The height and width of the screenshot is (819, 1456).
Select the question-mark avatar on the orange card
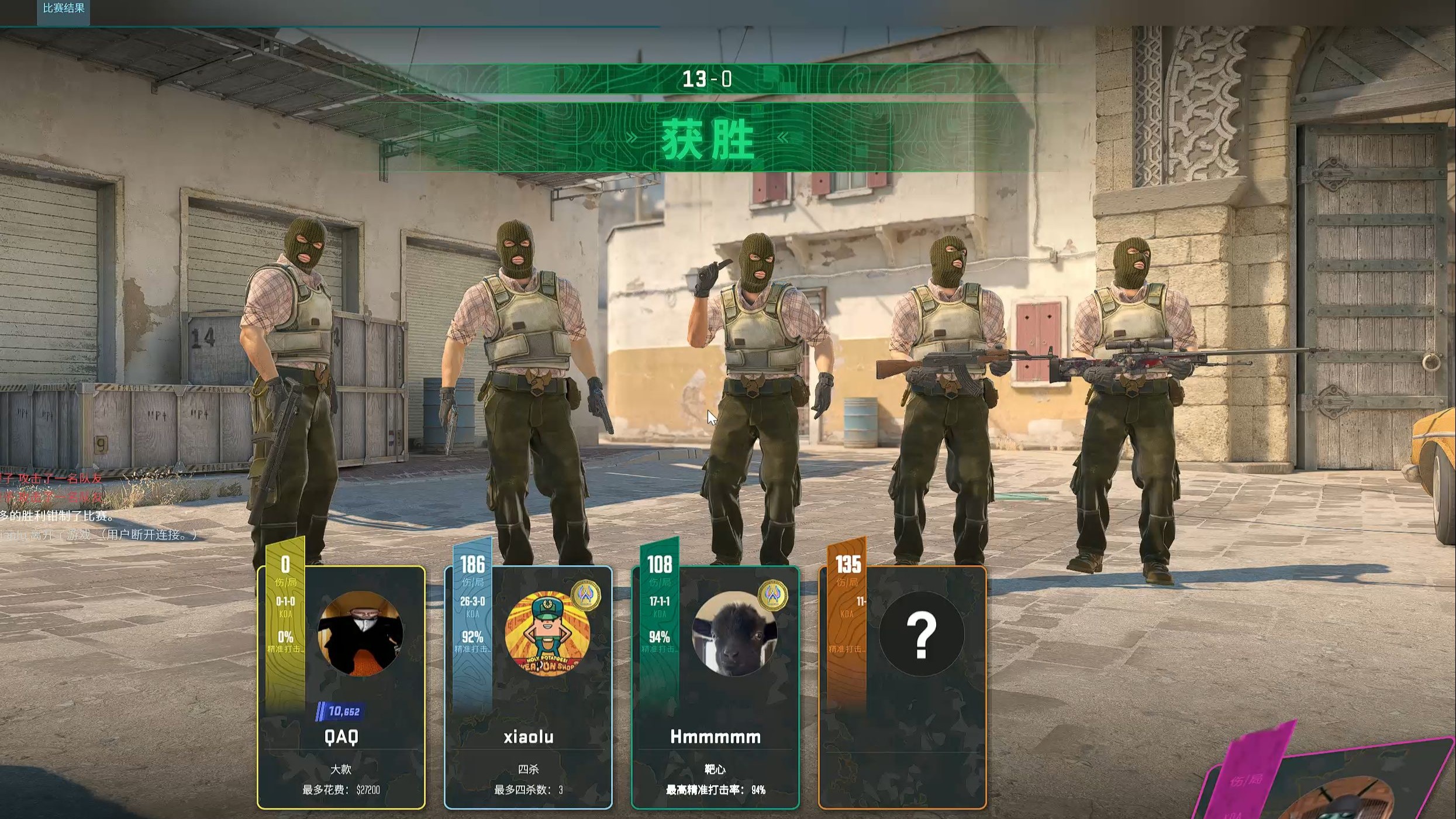click(x=921, y=633)
